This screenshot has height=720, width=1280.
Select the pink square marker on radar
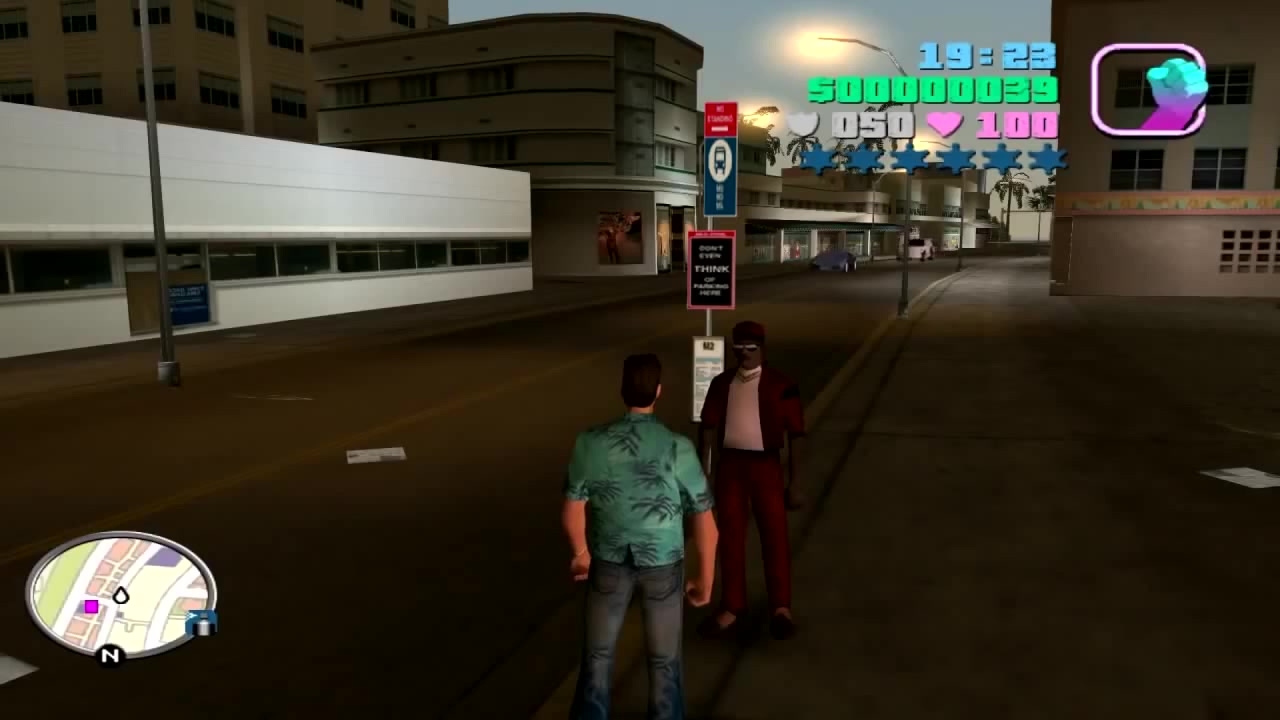pyautogui.click(x=91, y=606)
